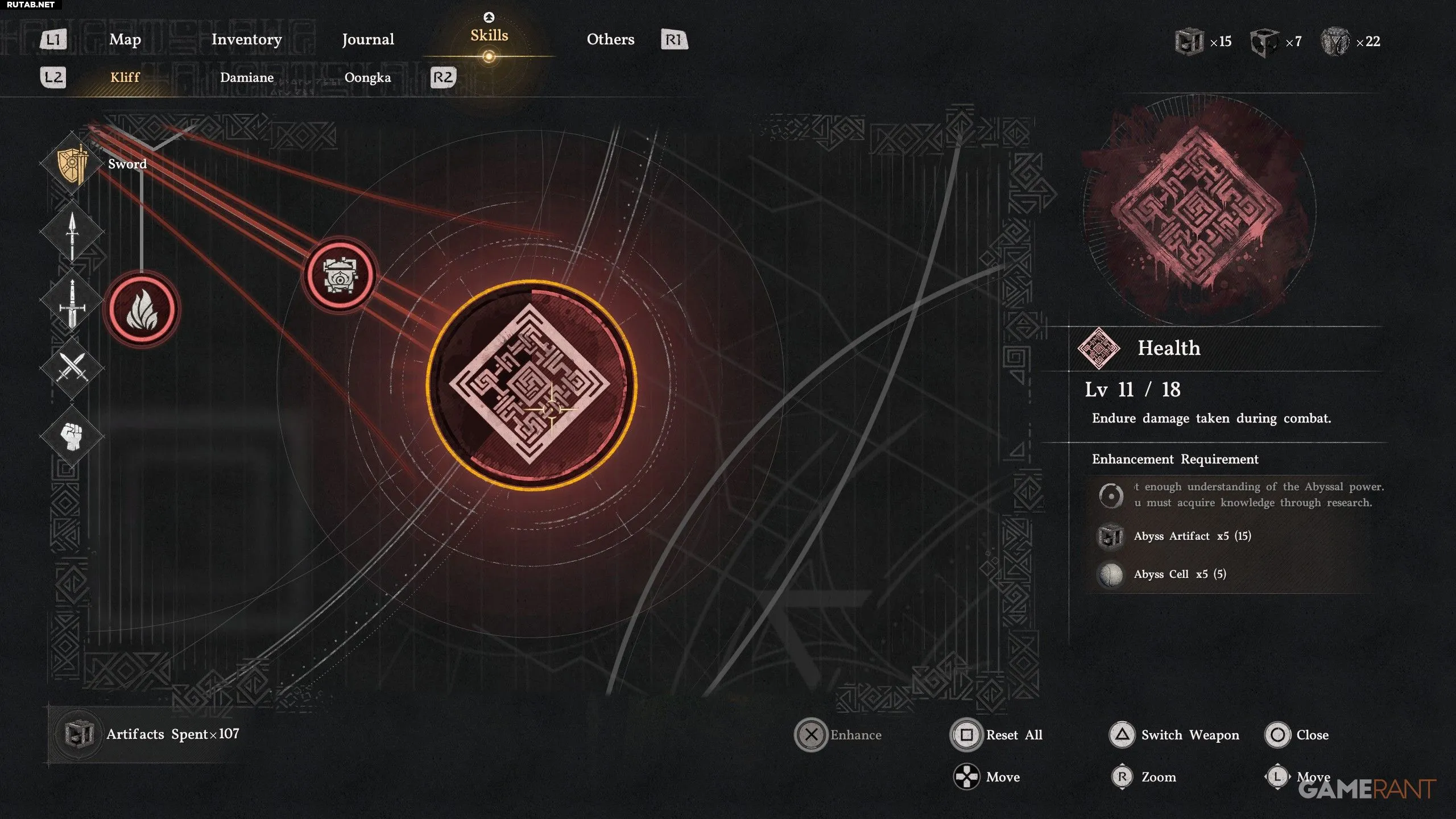1456x819 pixels.
Task: Switch to the Inventory tab
Action: [x=246, y=39]
